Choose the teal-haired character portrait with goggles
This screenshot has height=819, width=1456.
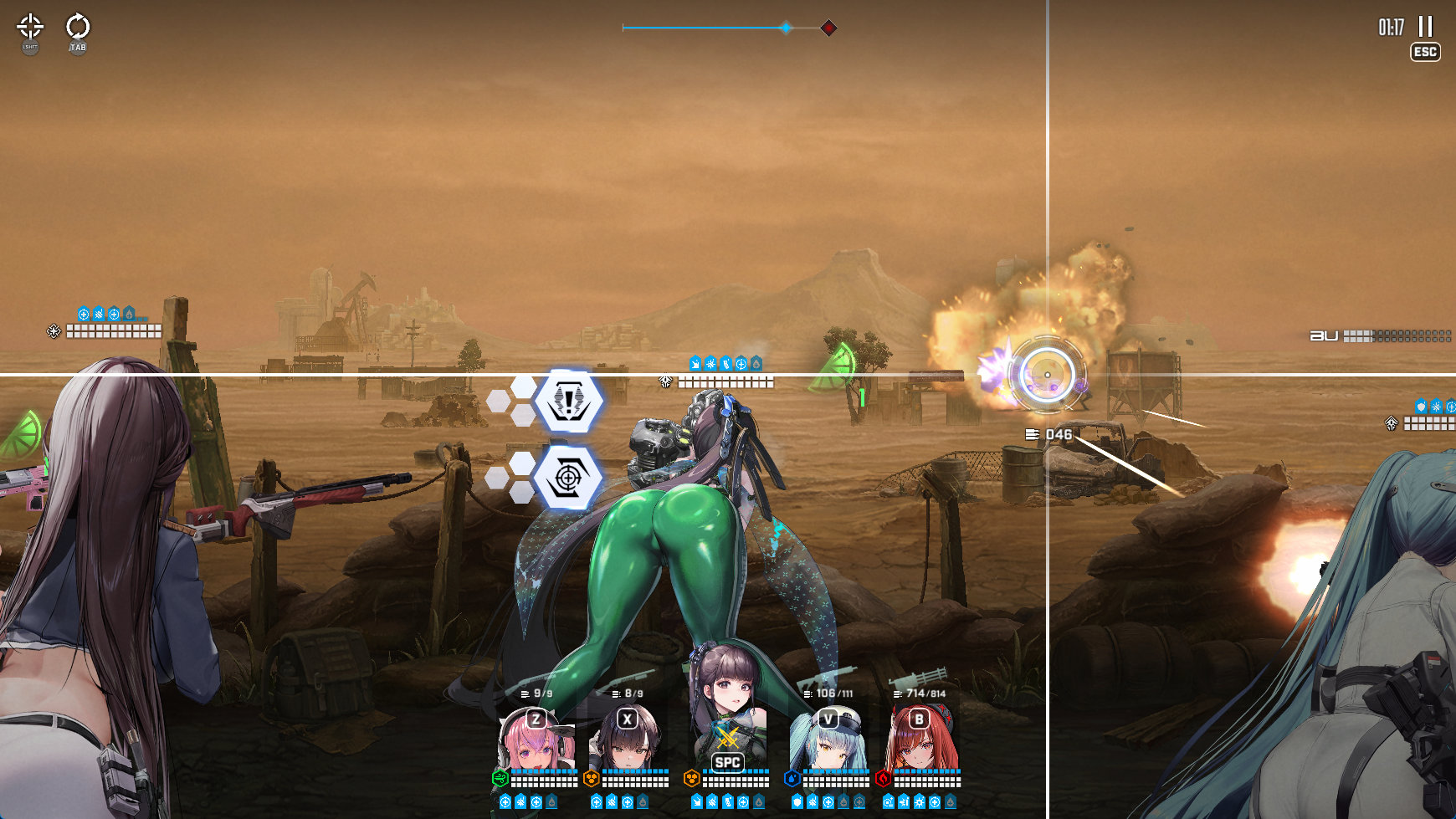click(828, 740)
